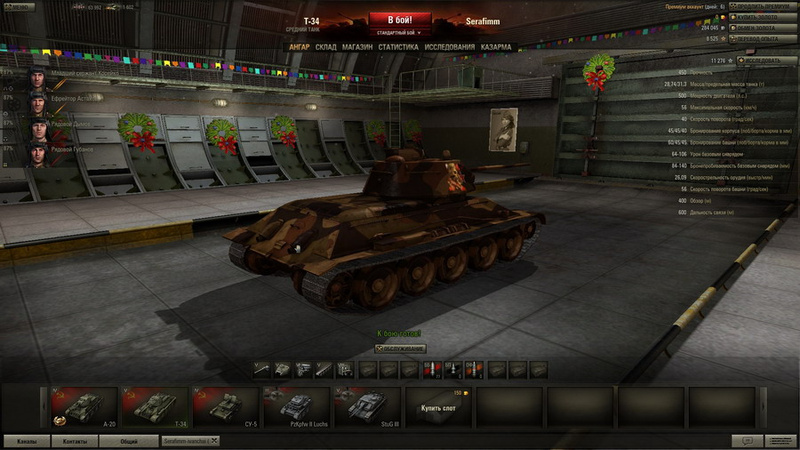Open the Каналы chat channels button
This screenshot has width=800, height=450.
point(27,441)
